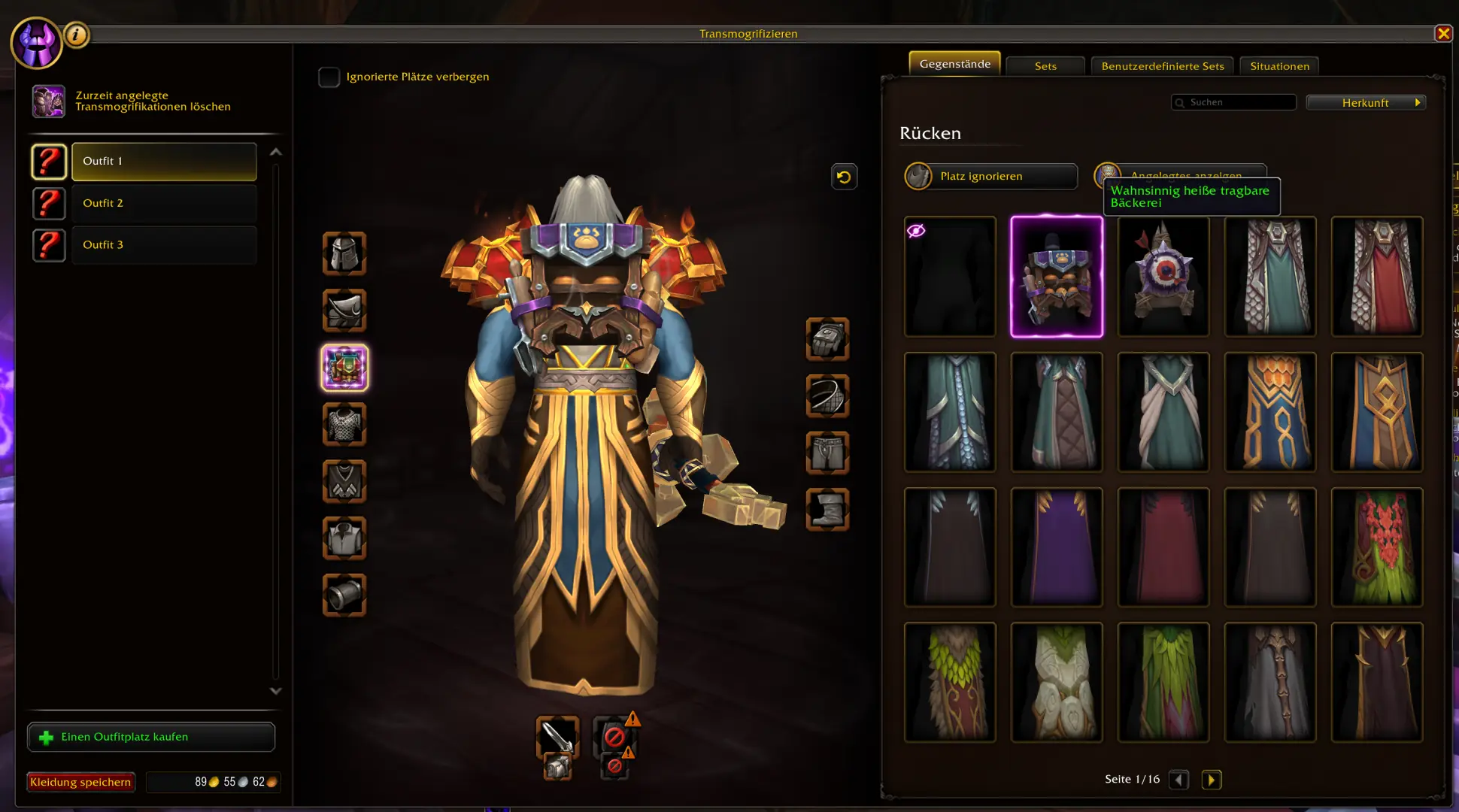Go to the next page of cloaks

[1212, 780]
